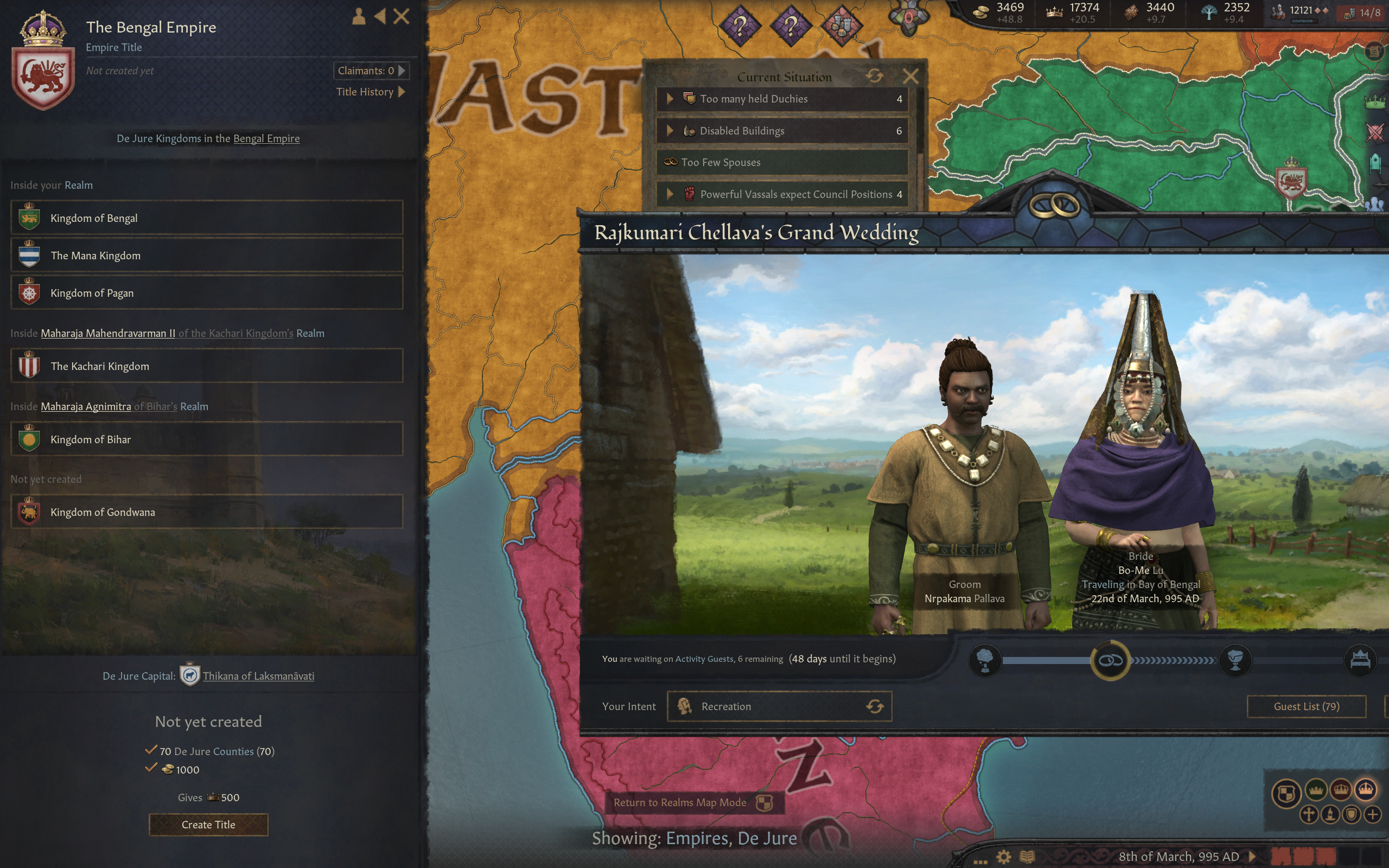Toggle the culture candle map mode
Image resolution: width=1389 pixels, height=868 pixels.
[1330, 815]
